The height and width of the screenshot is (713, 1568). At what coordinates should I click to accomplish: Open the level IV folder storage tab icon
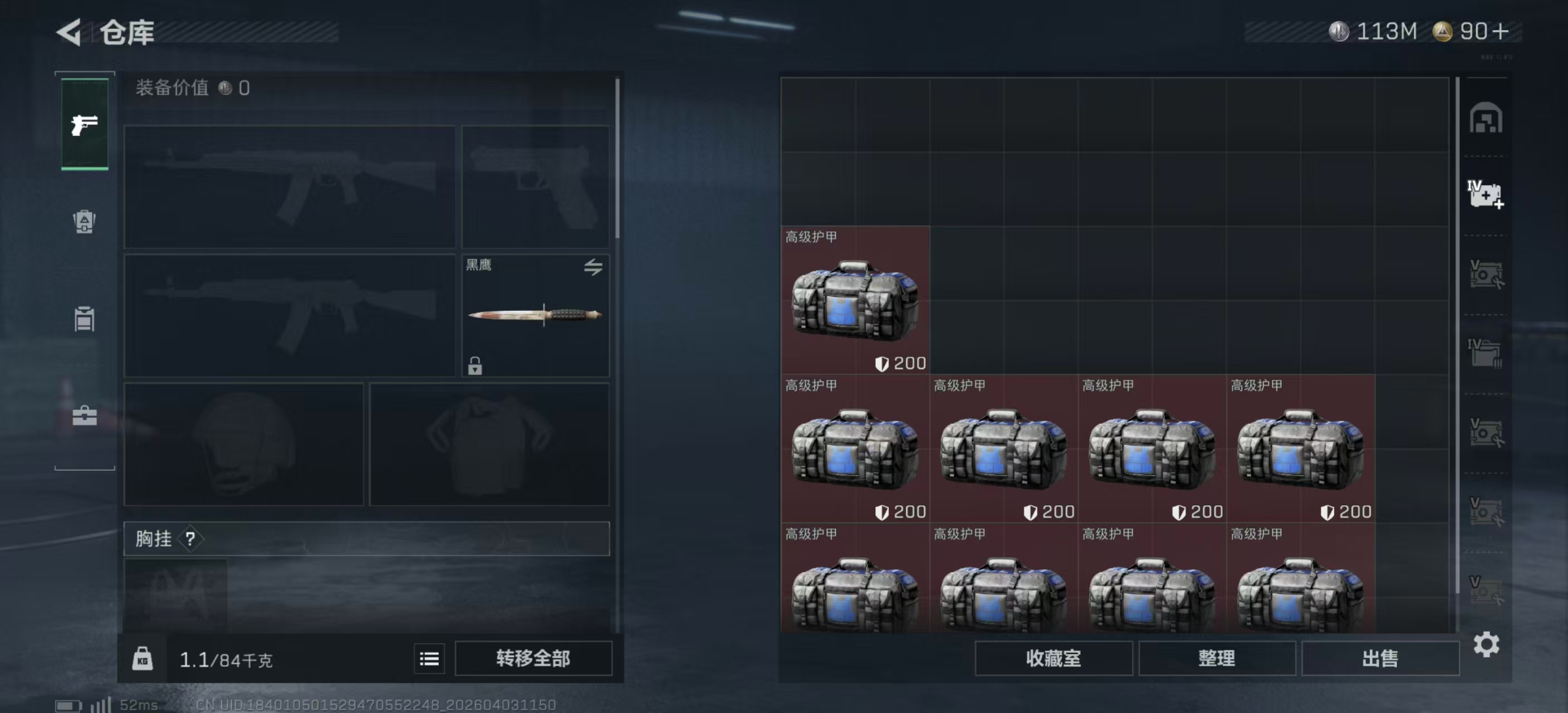1485,352
